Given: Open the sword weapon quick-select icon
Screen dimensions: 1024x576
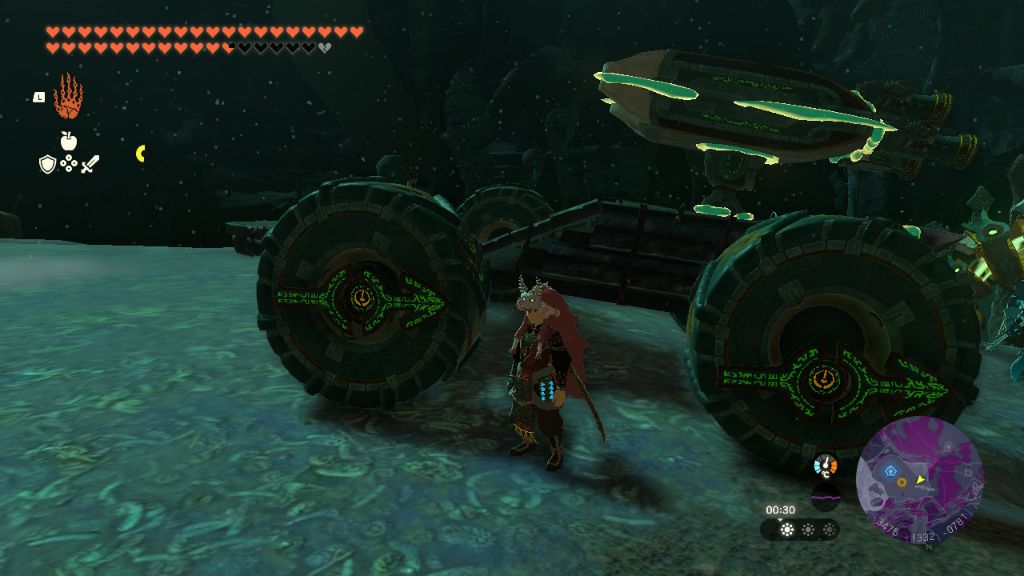Looking at the screenshot, I should point(90,163).
